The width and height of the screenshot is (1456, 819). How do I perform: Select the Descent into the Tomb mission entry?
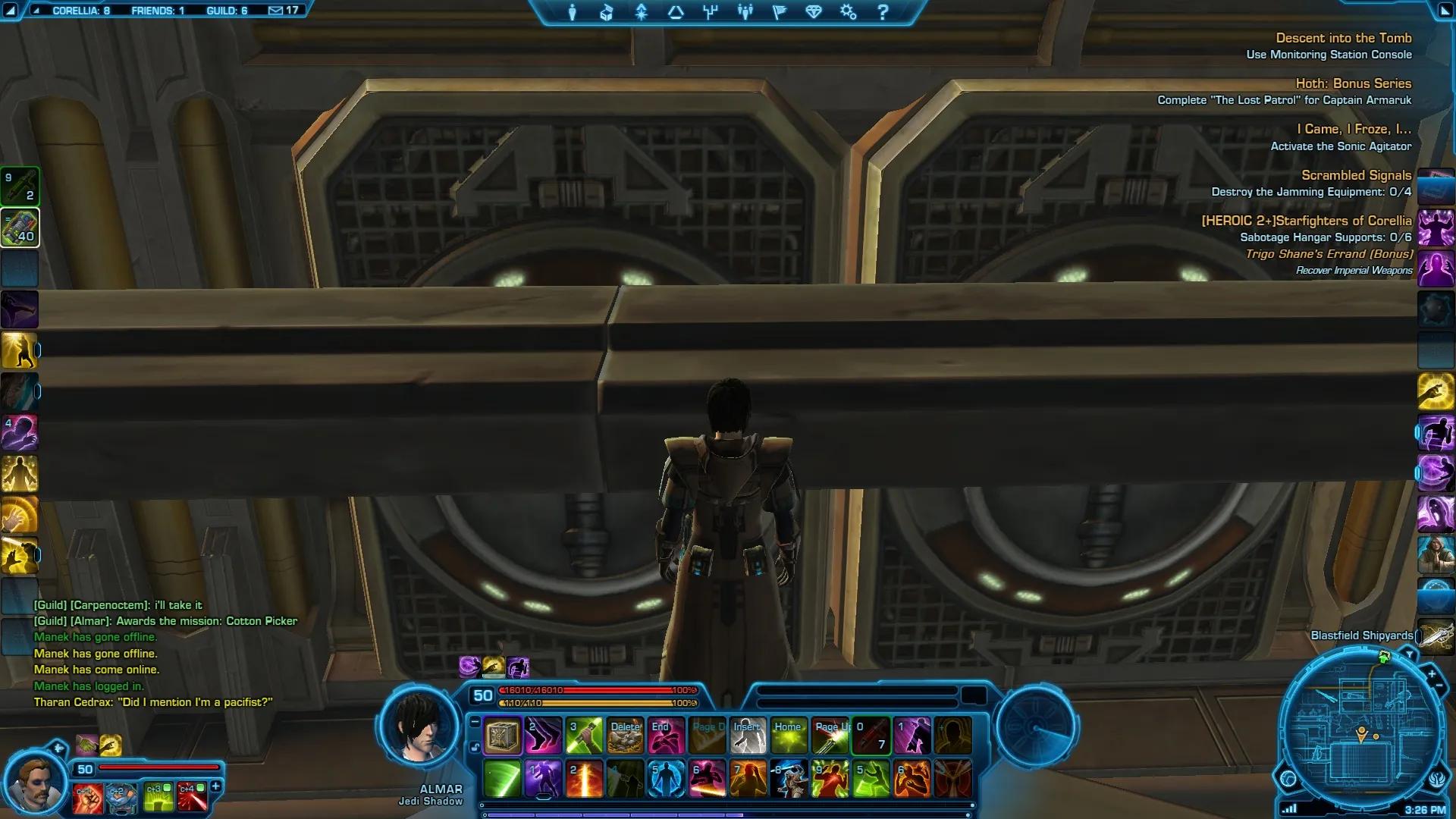click(x=1343, y=38)
